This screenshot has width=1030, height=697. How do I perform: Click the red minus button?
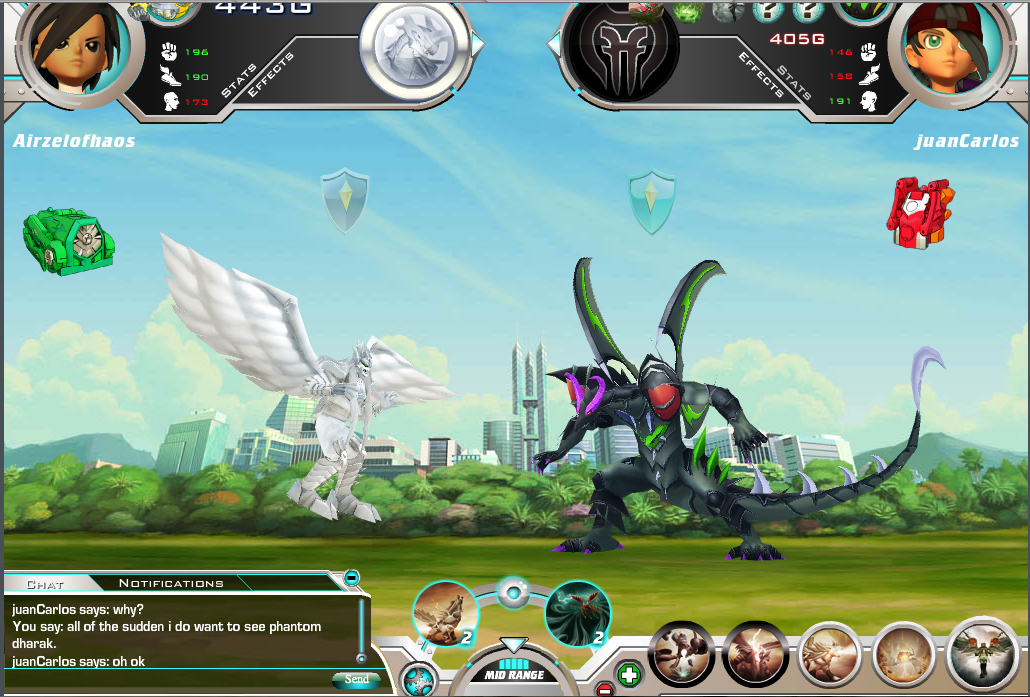click(604, 689)
